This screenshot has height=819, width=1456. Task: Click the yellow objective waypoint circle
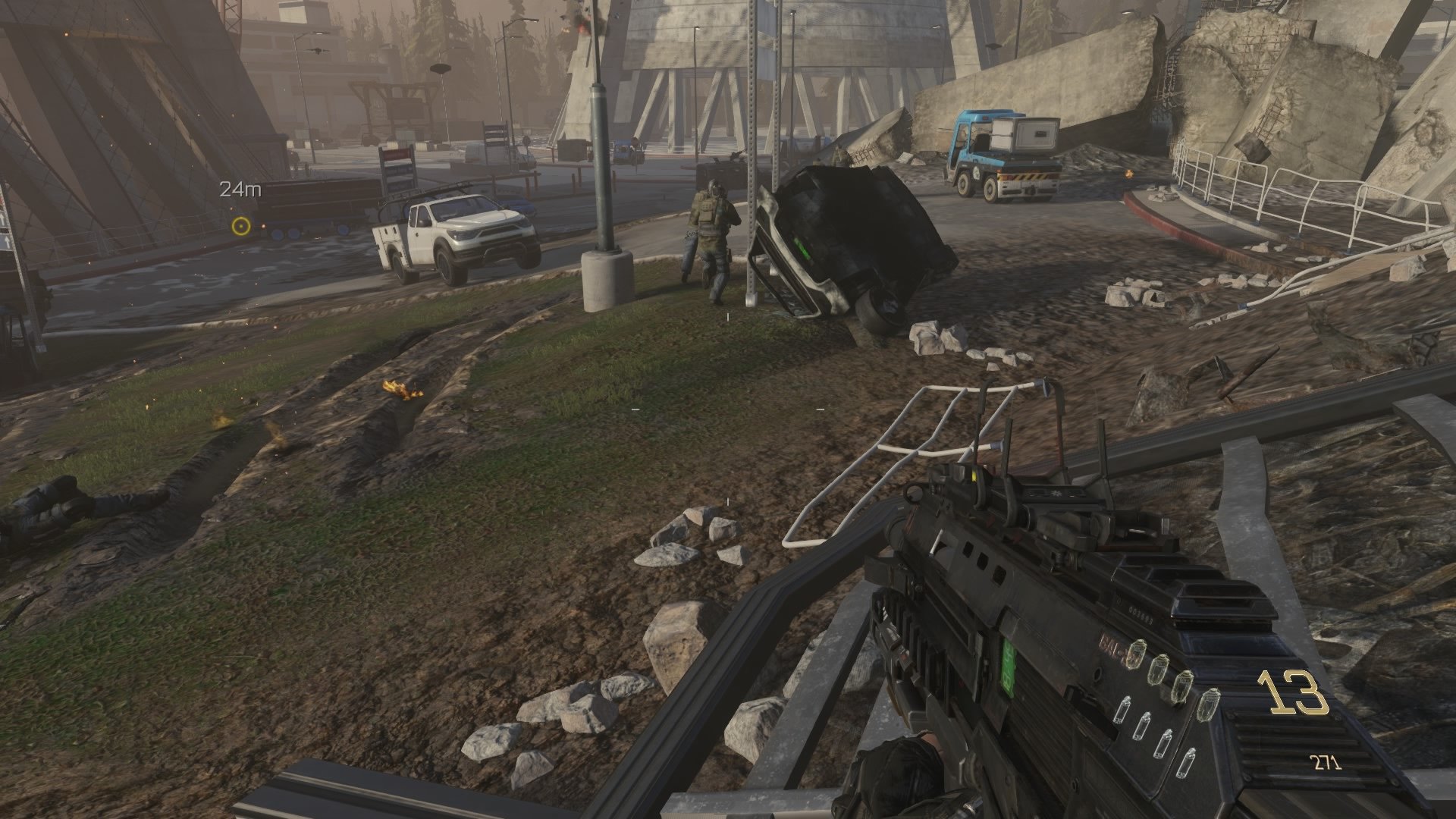coord(241,226)
